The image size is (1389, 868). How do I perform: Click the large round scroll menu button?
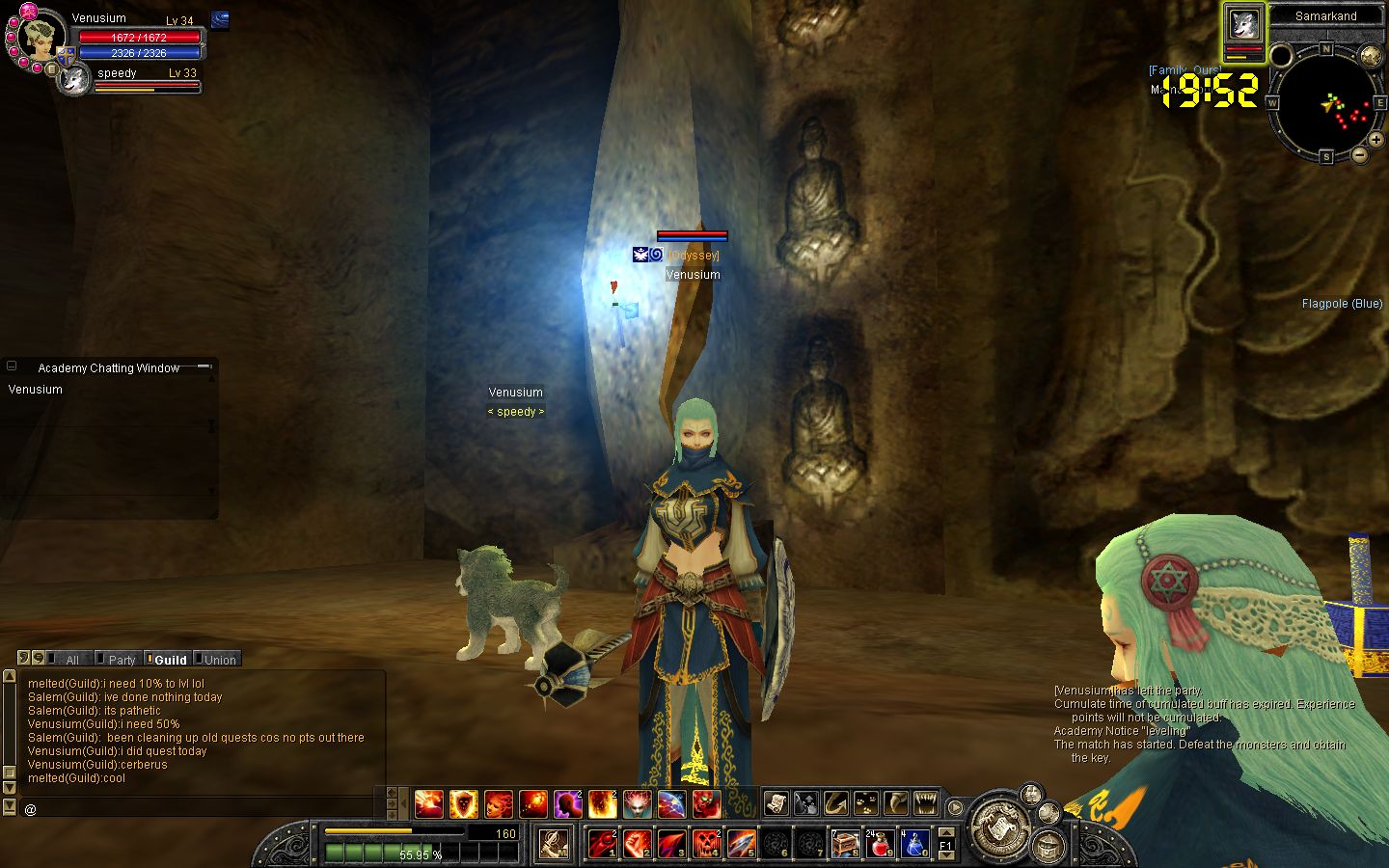point(998,827)
